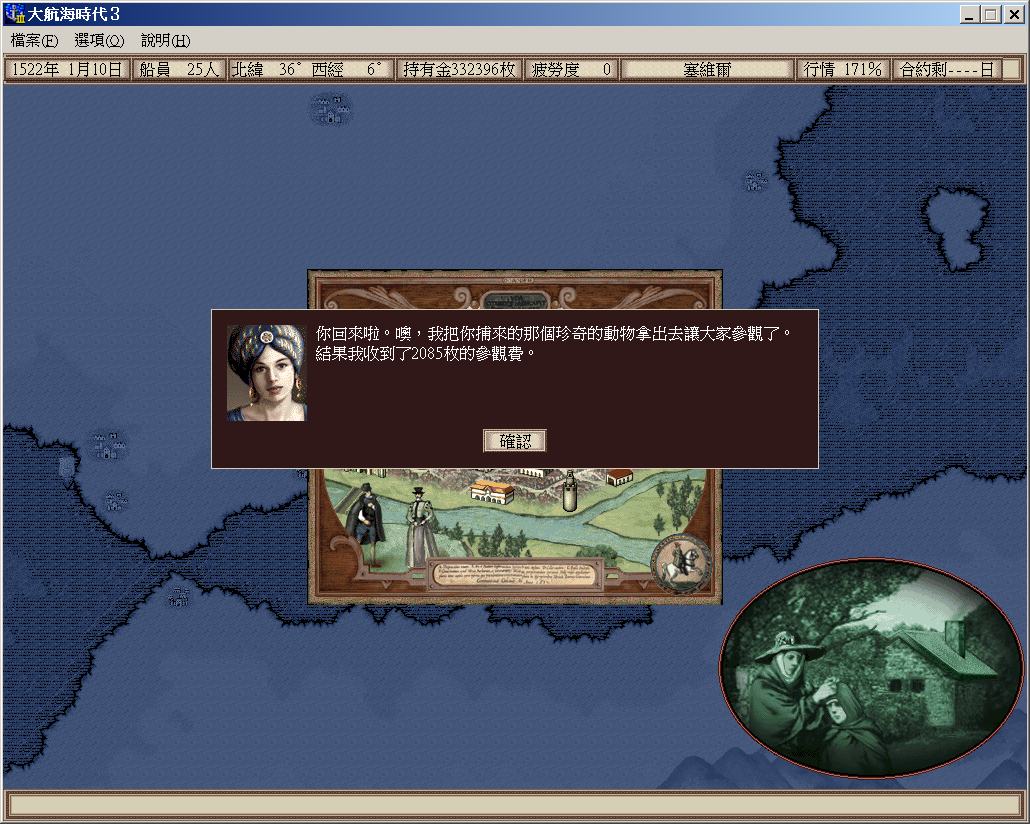Image resolution: width=1030 pixels, height=824 pixels.
Task: Confirm the dialogue with the 確認 button
Action: coord(514,441)
